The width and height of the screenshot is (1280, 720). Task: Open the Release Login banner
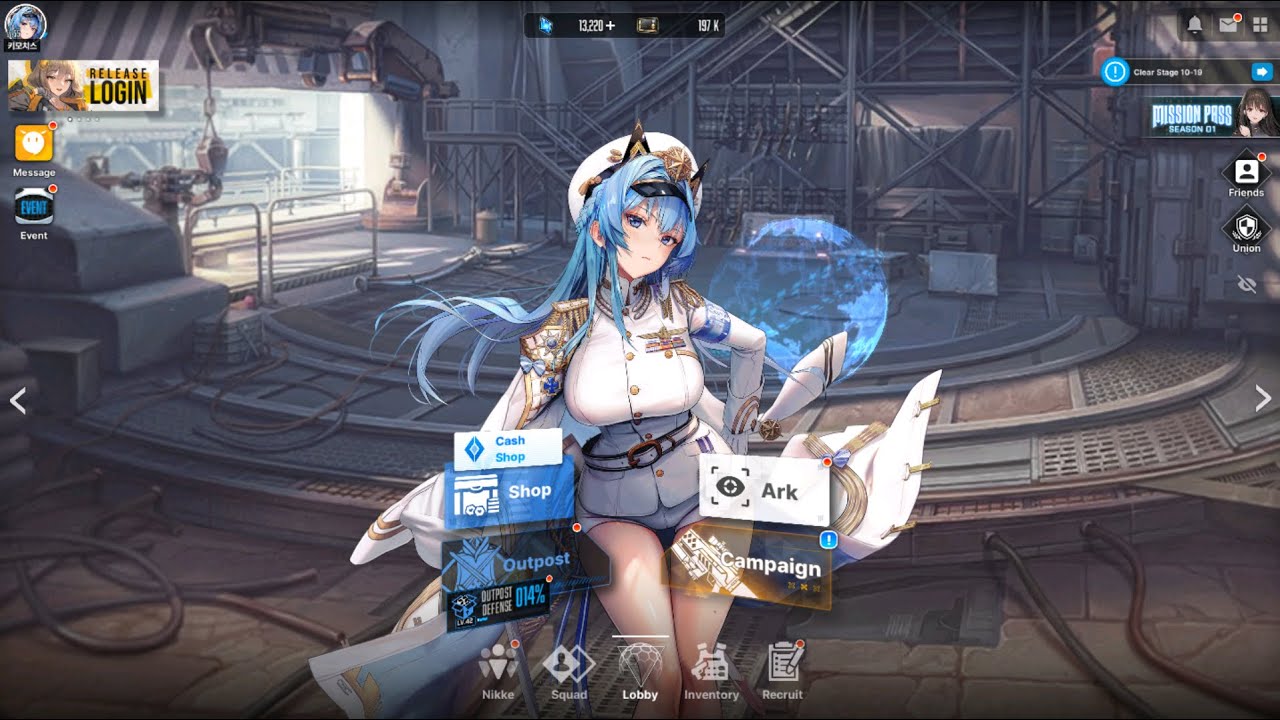tap(83, 86)
